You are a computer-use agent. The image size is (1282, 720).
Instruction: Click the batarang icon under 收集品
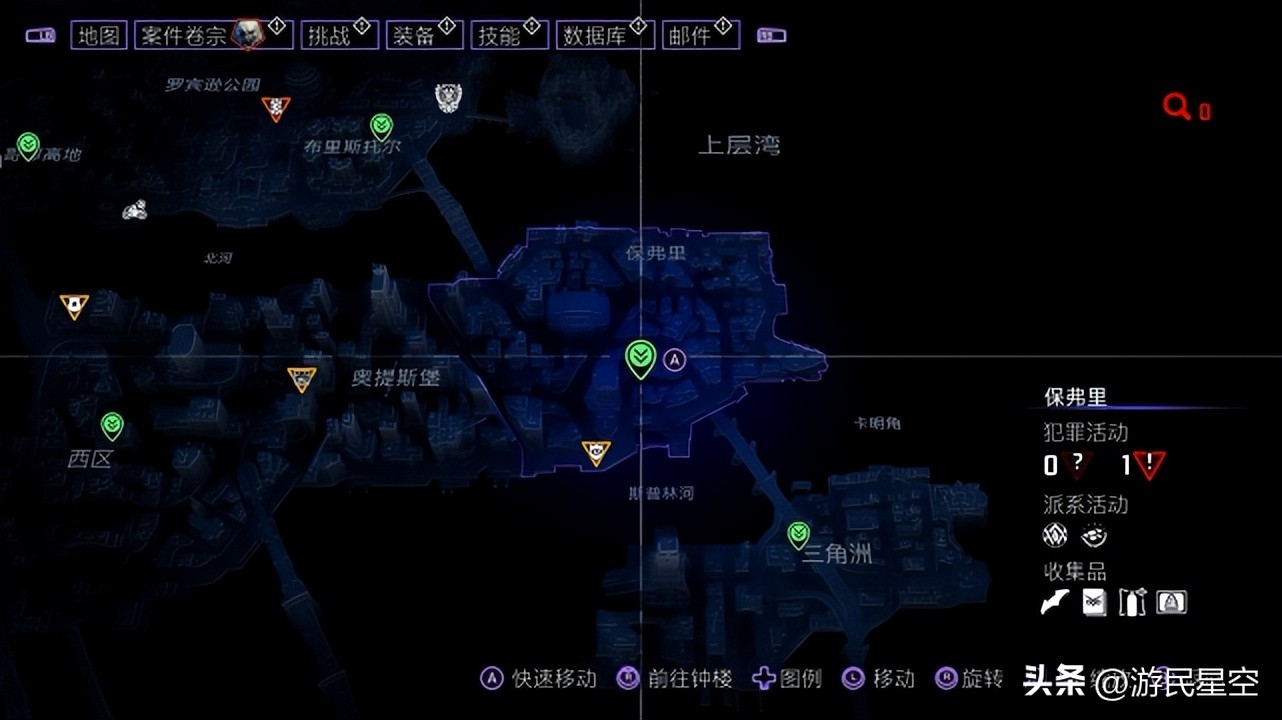(1054, 602)
